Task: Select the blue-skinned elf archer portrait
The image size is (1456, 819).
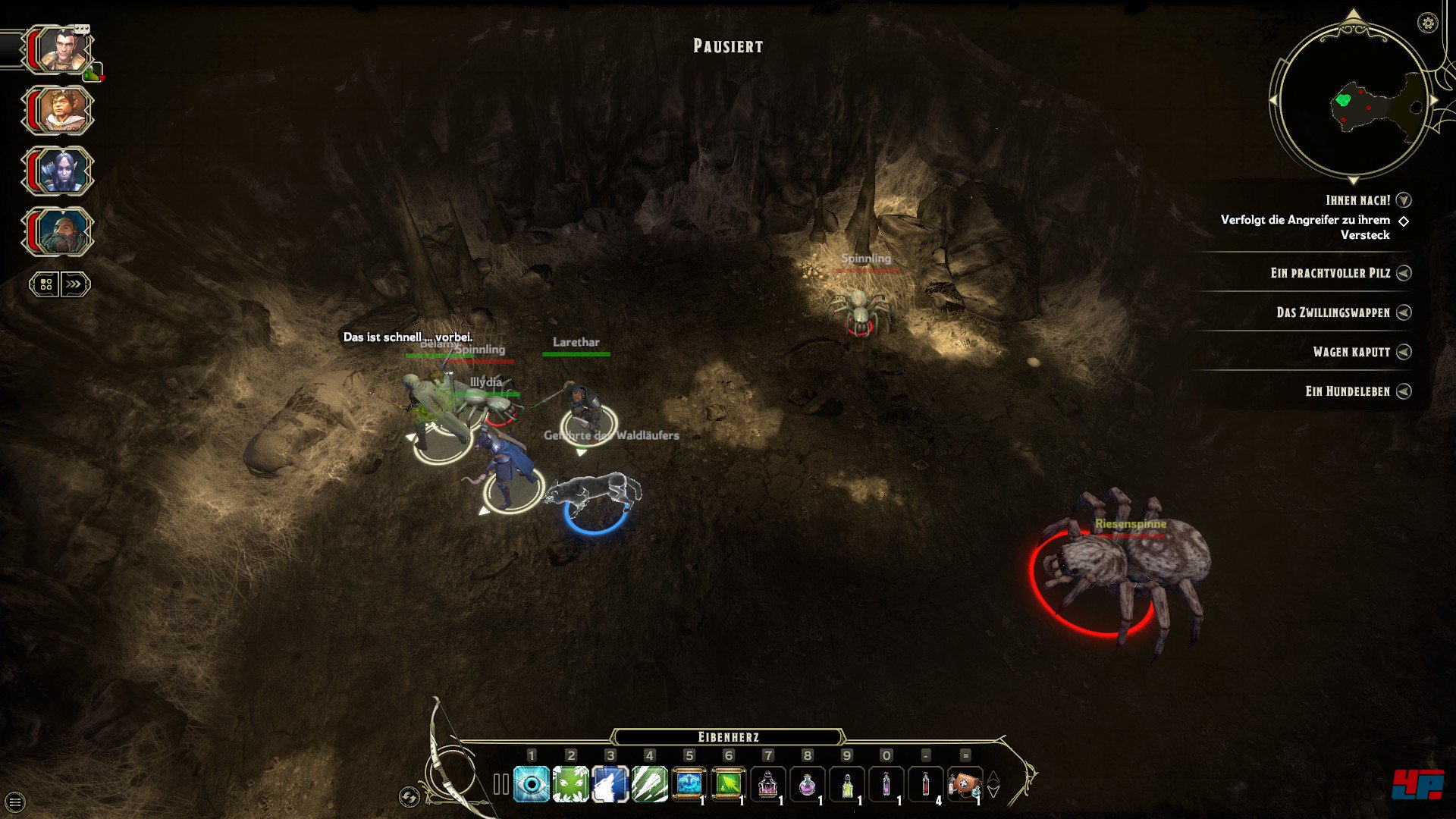Action: (x=60, y=171)
